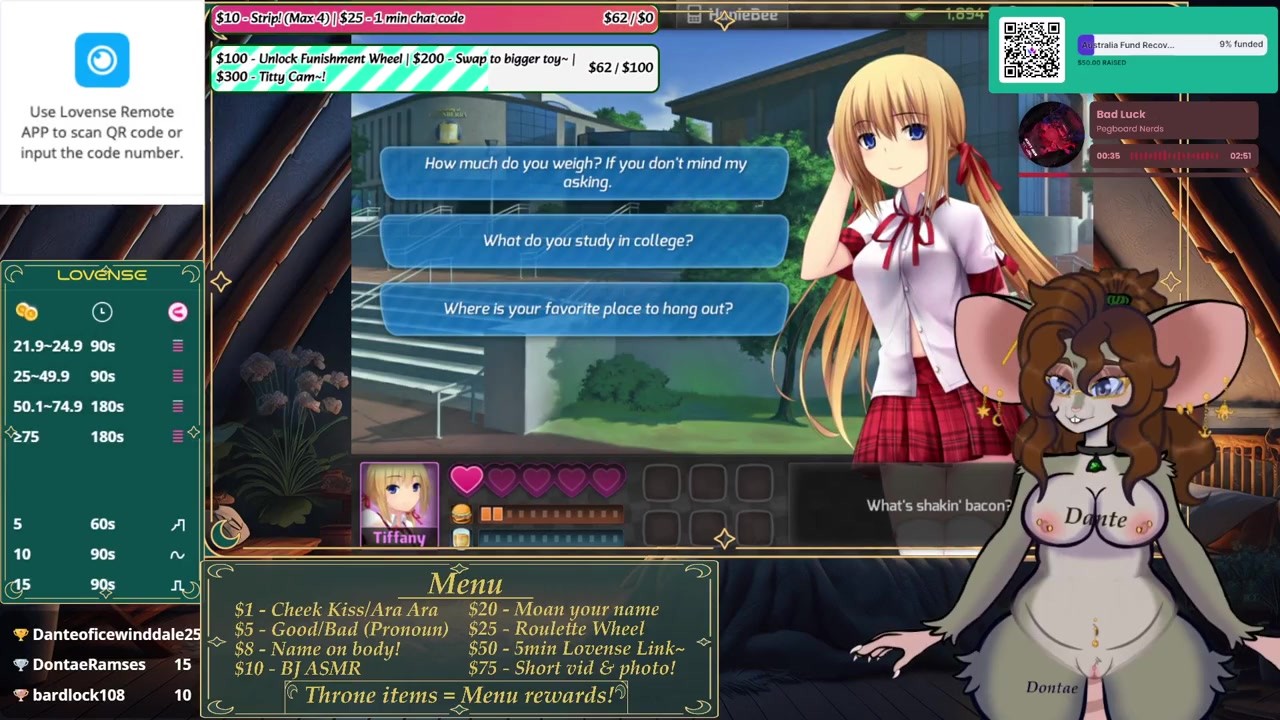Image resolution: width=1280 pixels, height=720 pixels.
Task: Click Tiffany's portrait thumbnail
Action: pyautogui.click(x=399, y=497)
